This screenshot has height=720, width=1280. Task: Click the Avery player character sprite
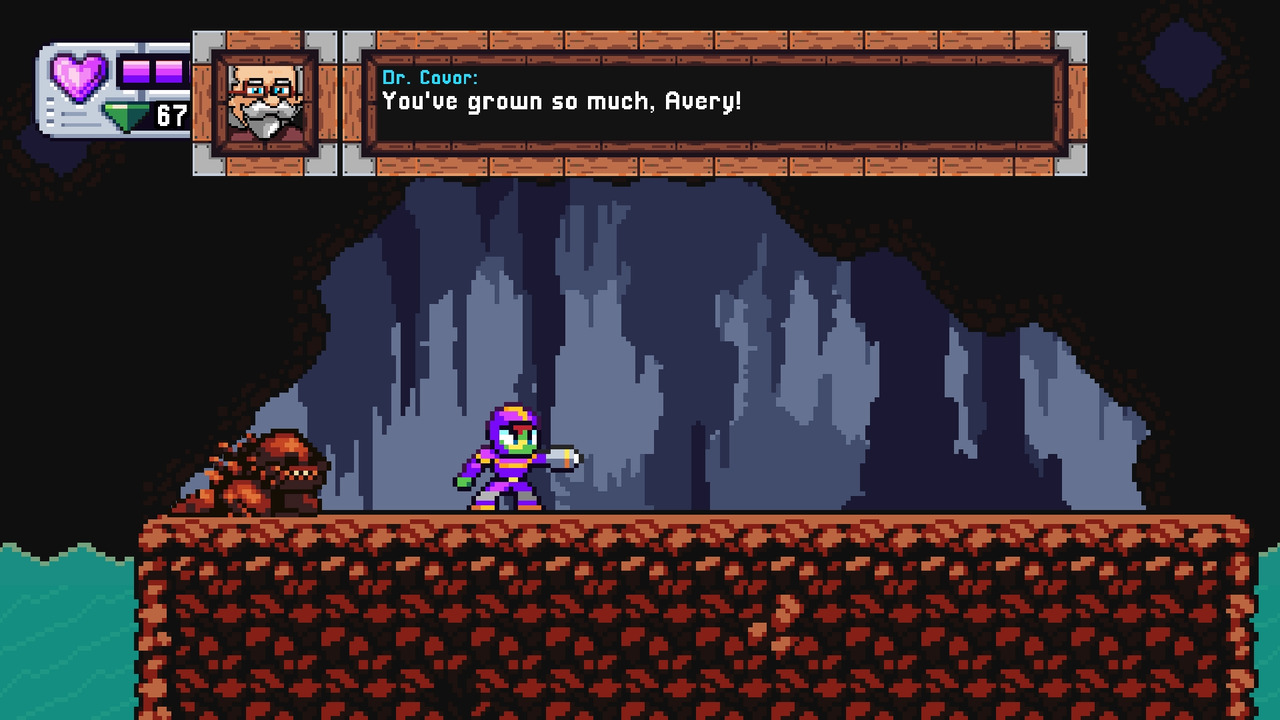pyautogui.click(x=505, y=460)
